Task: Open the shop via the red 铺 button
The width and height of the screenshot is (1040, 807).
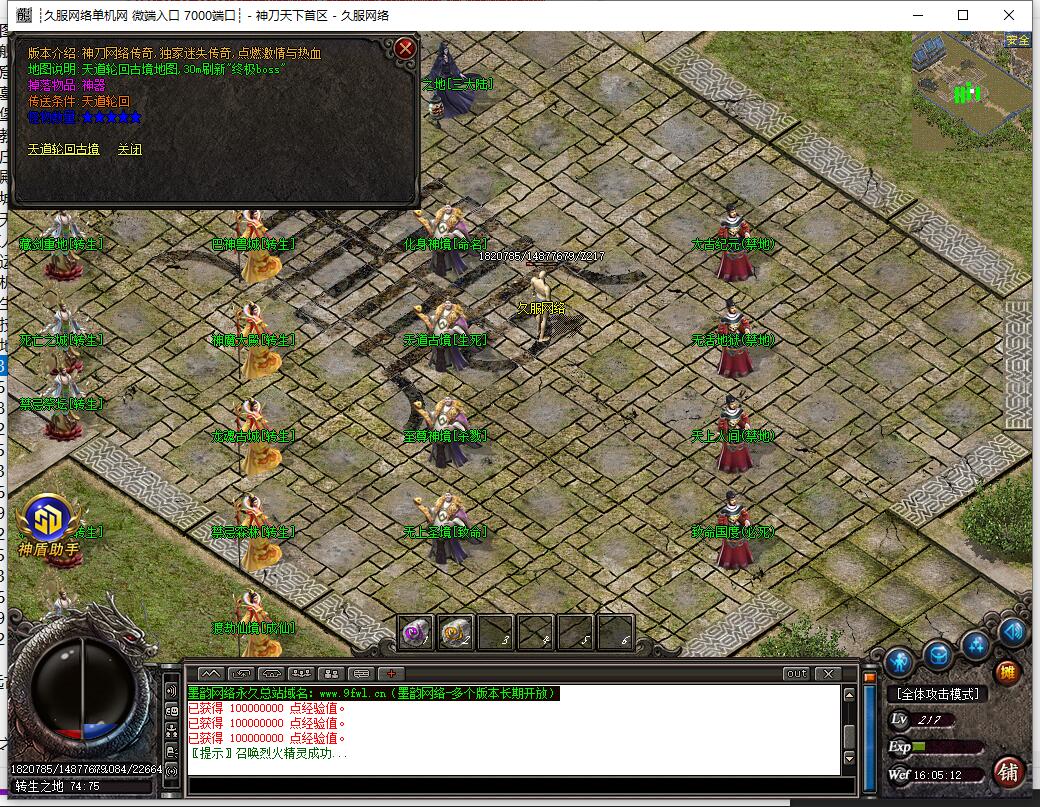Action: click(1008, 771)
